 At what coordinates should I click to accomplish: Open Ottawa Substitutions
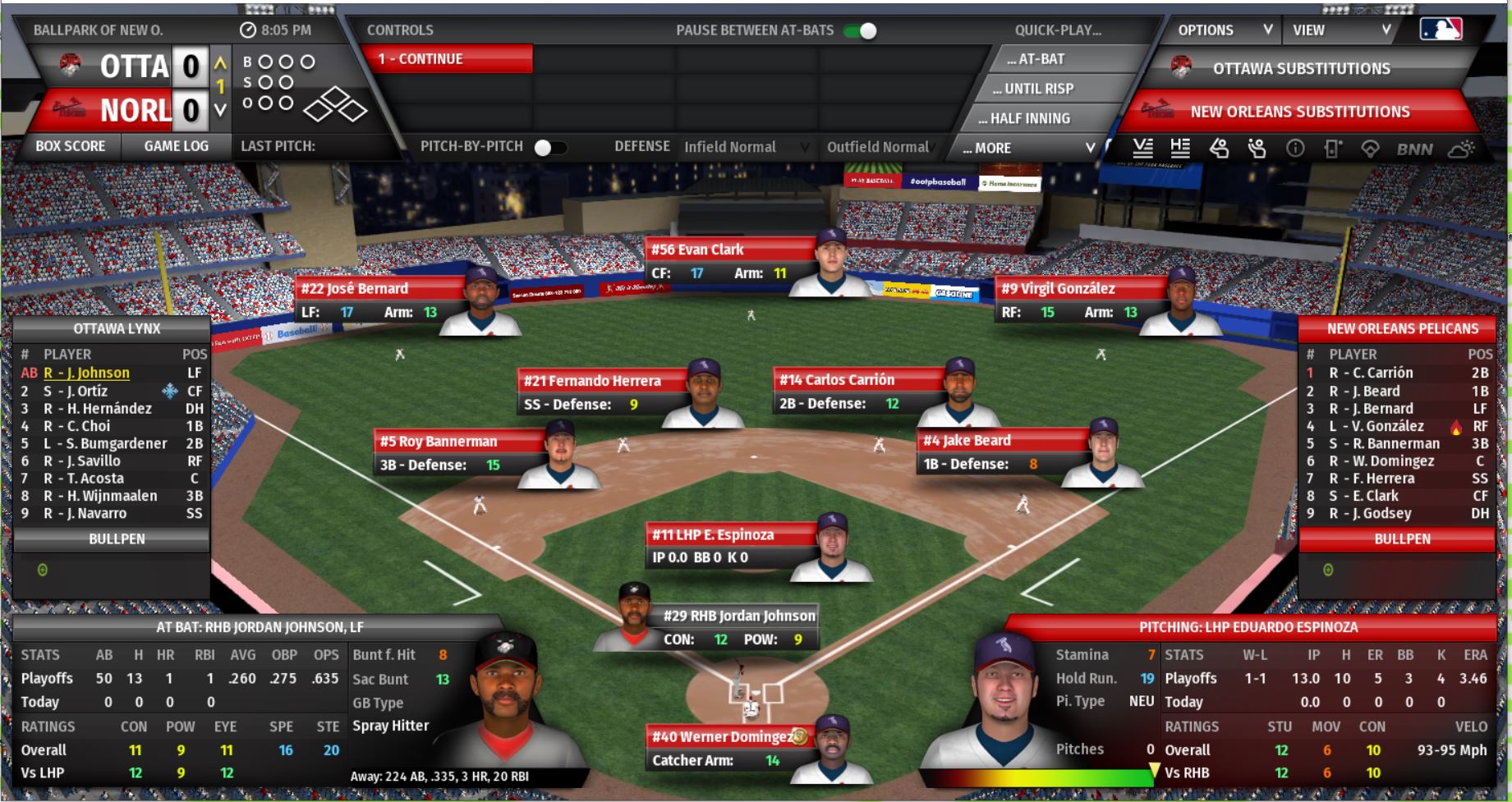1301,69
